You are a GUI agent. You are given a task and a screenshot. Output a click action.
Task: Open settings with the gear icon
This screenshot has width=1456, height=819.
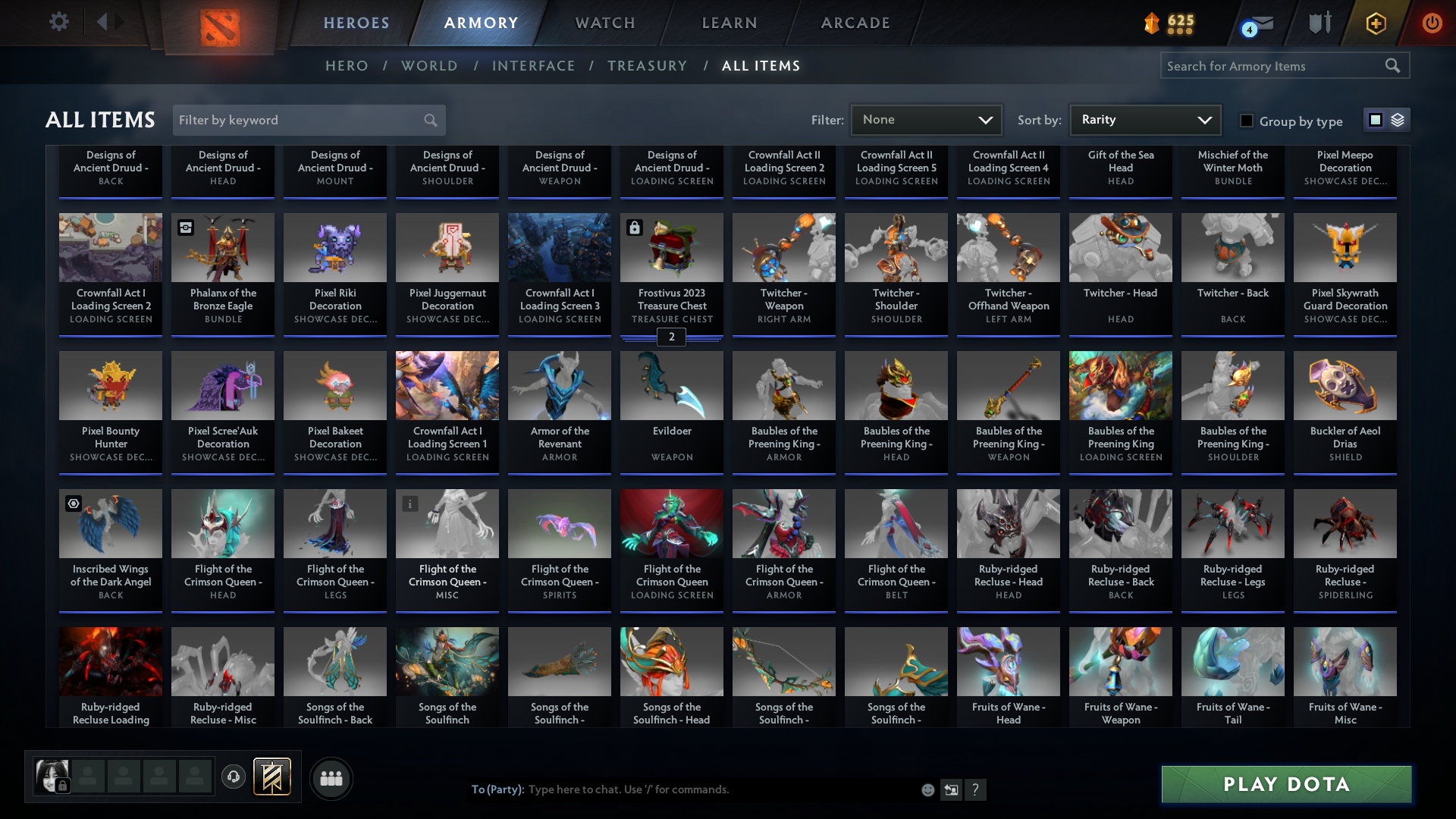click(x=59, y=22)
